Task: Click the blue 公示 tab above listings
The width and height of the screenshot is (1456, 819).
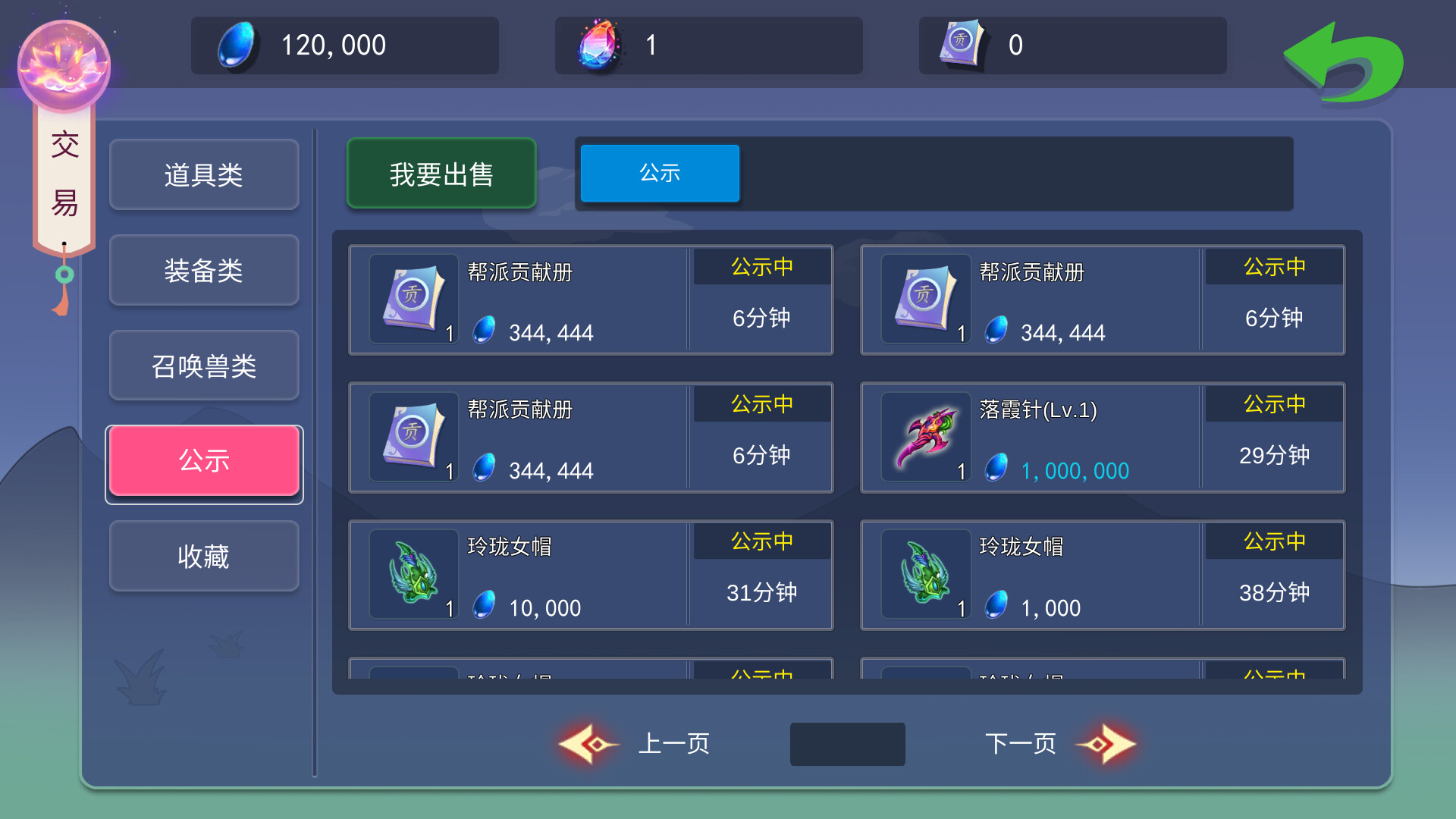Action: (x=658, y=173)
